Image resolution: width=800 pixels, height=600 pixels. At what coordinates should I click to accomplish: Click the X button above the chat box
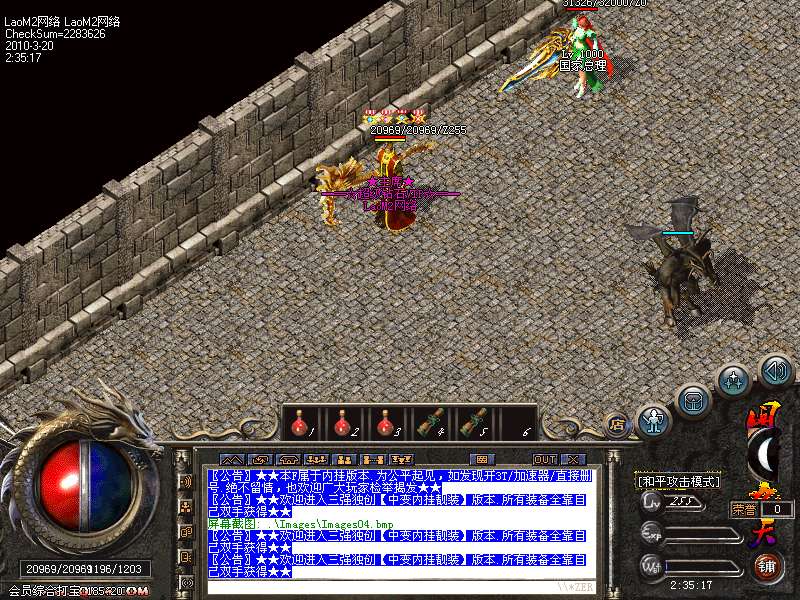[x=573, y=459]
